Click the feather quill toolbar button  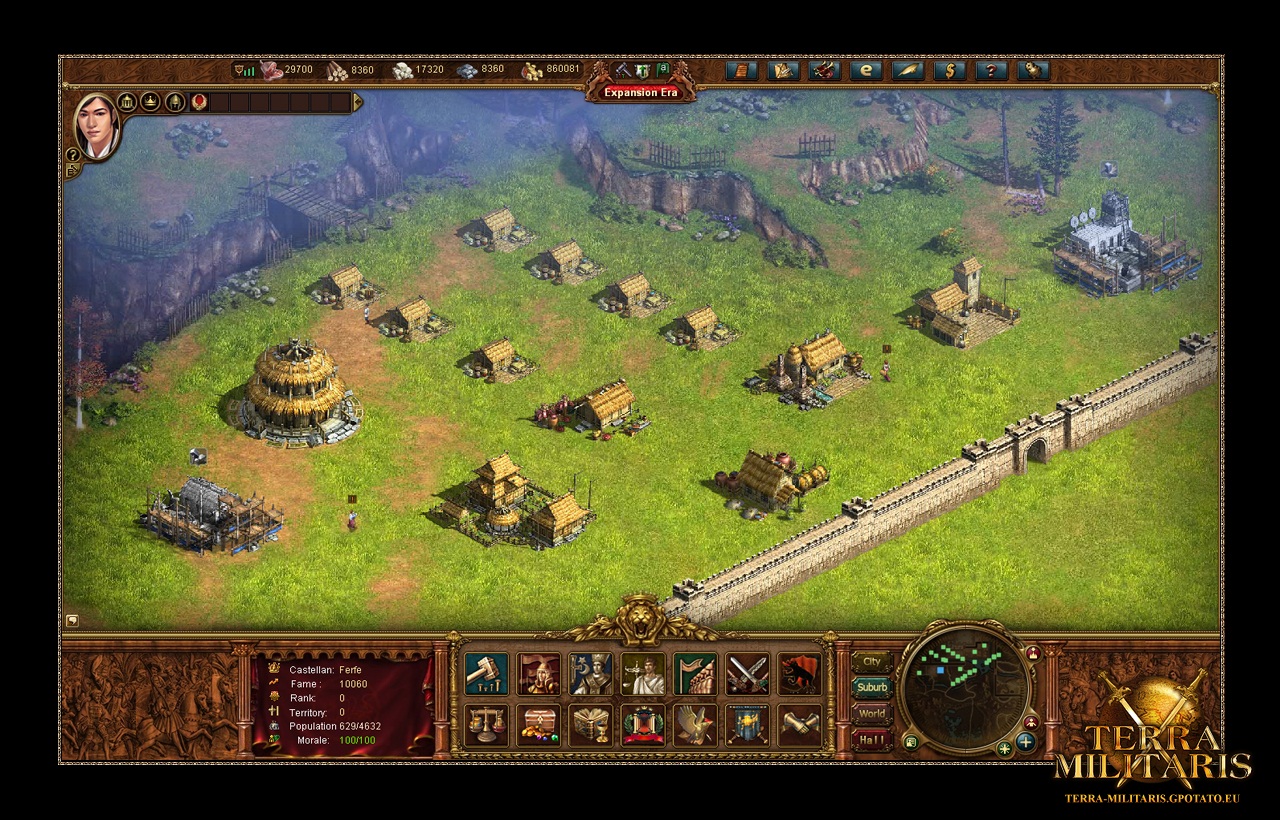coord(907,70)
